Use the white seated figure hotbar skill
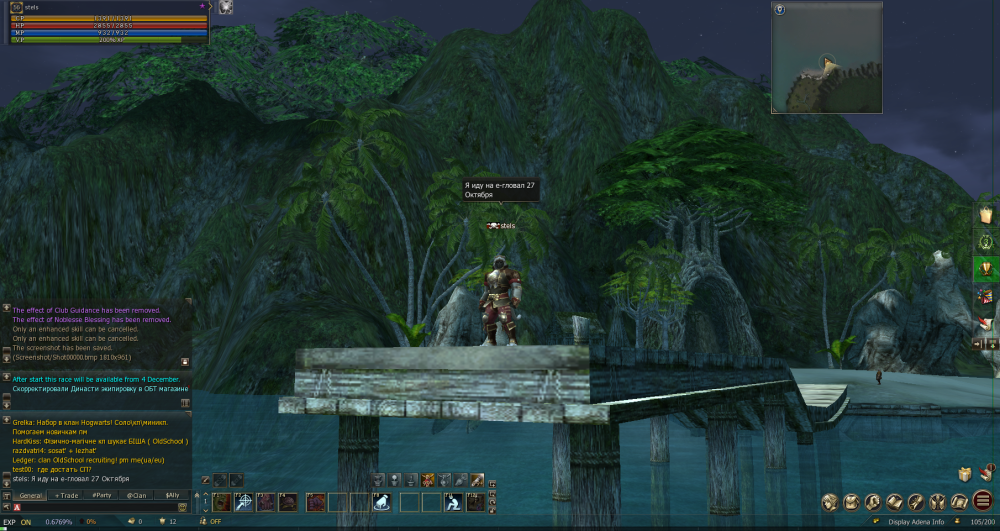This screenshot has height=531, width=1000. point(453,502)
